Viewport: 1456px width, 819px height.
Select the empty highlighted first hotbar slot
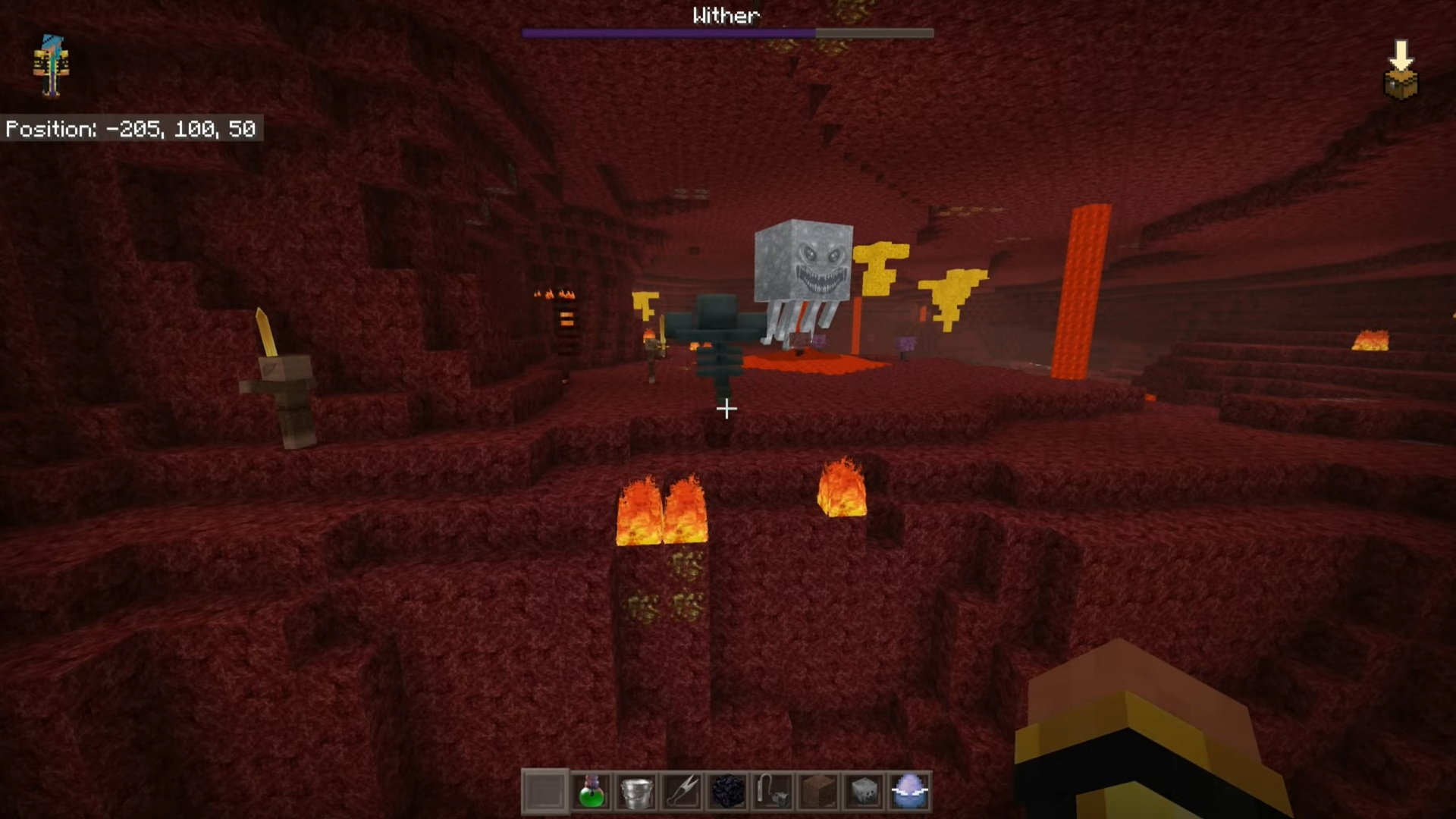click(x=545, y=791)
